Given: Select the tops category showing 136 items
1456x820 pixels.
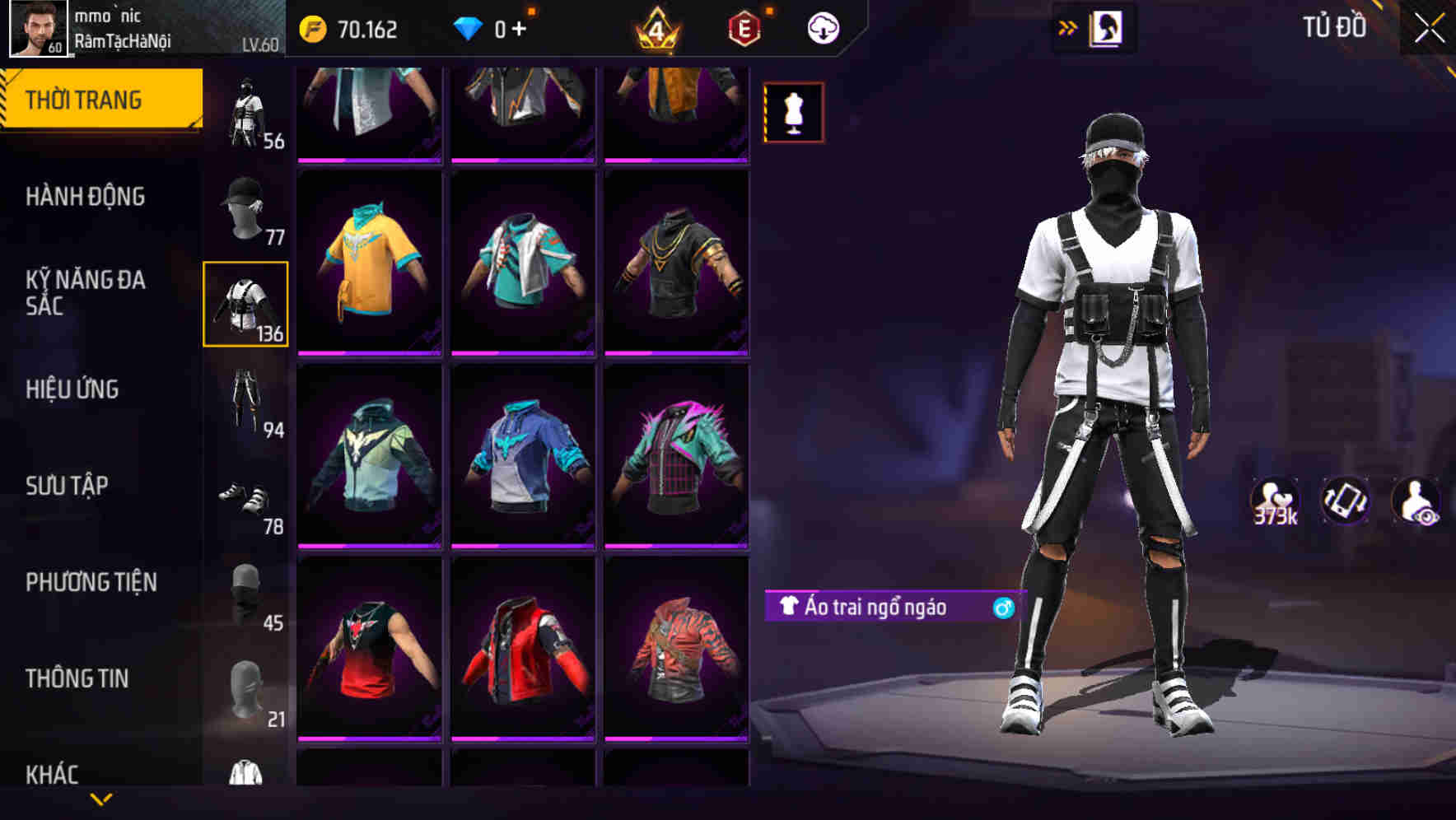Looking at the screenshot, I should point(246,303).
